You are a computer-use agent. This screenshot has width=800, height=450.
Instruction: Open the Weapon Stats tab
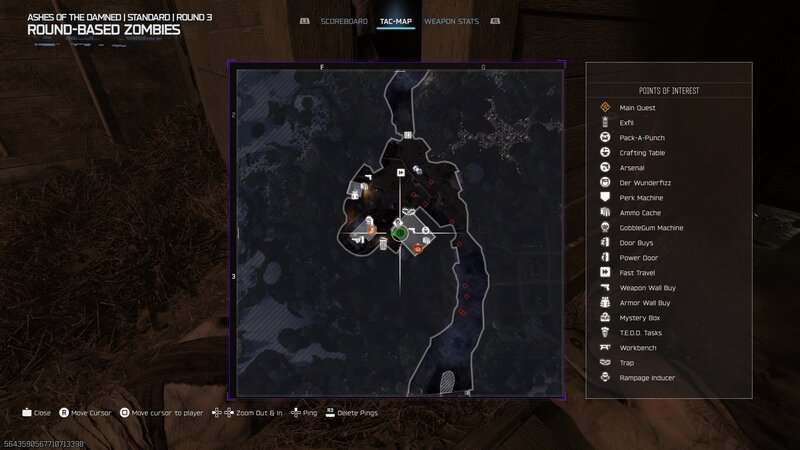click(451, 20)
